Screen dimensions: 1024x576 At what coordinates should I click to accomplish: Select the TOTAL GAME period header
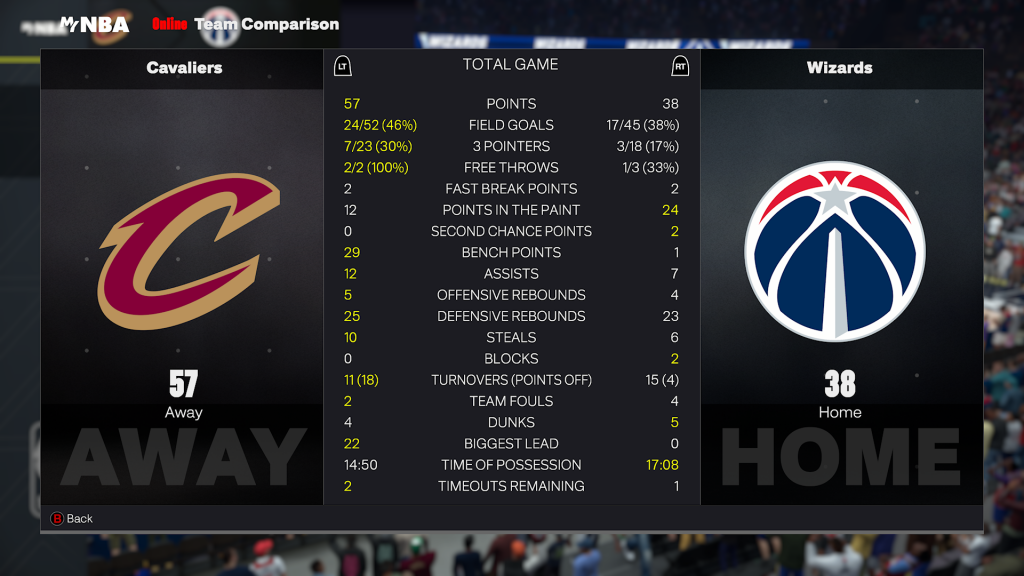pyautogui.click(x=510, y=65)
